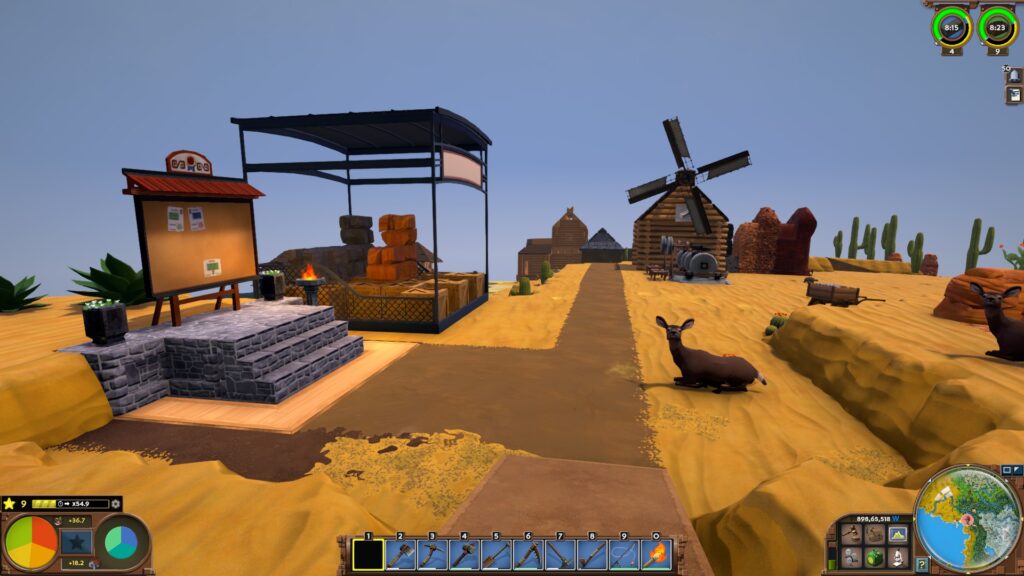
Task: Open the microscope research panel
Action: click(x=897, y=556)
